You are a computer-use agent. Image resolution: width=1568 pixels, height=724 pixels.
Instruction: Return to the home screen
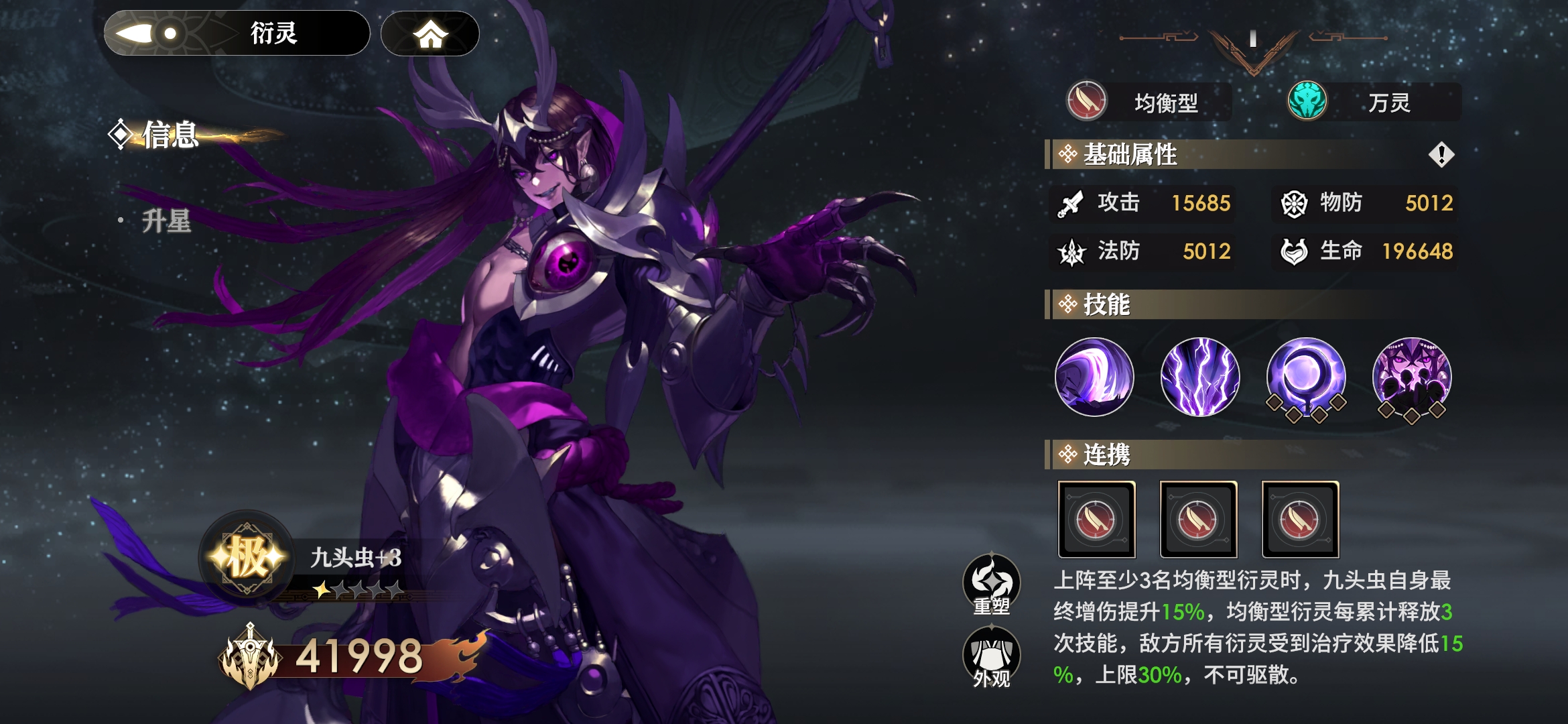click(x=430, y=34)
